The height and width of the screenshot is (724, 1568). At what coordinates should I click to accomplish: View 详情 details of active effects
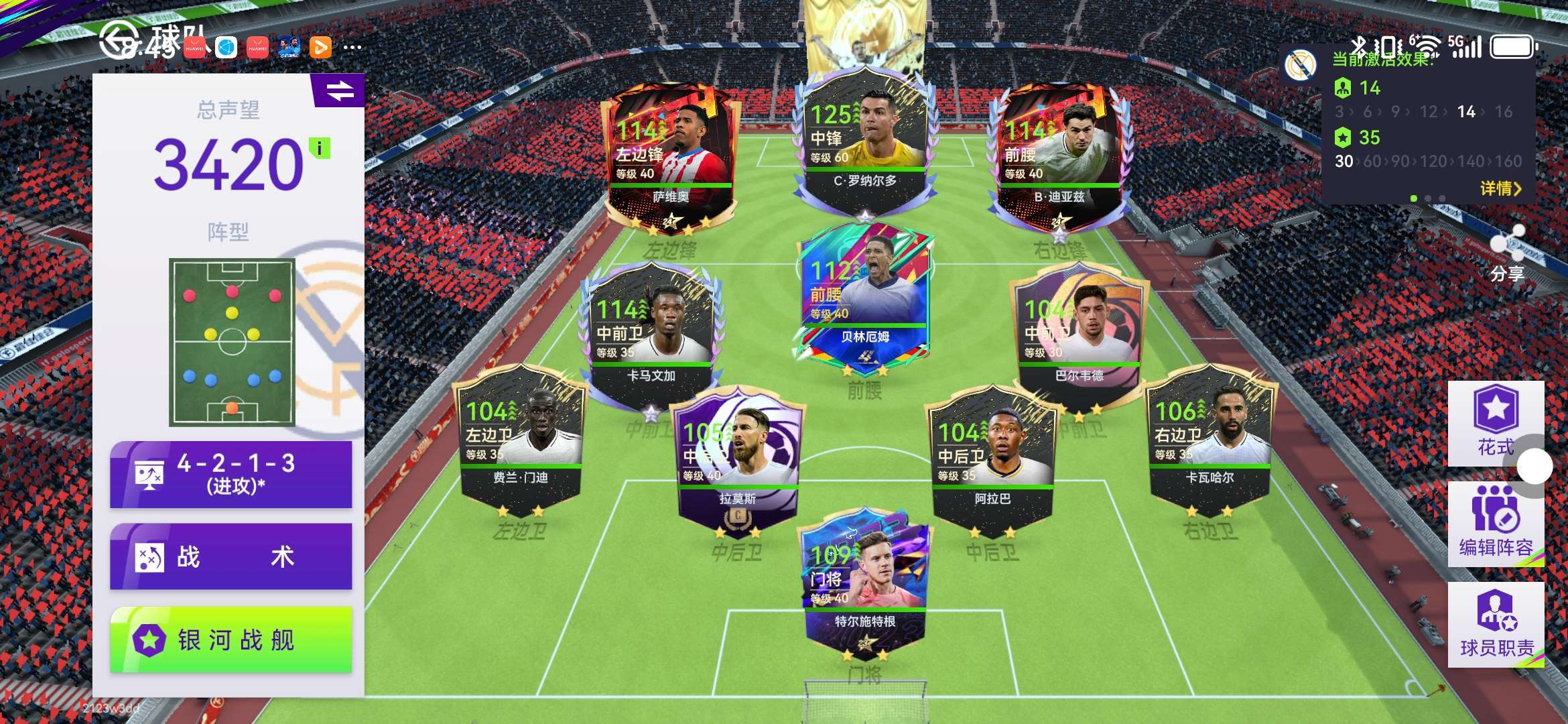click(x=1500, y=188)
